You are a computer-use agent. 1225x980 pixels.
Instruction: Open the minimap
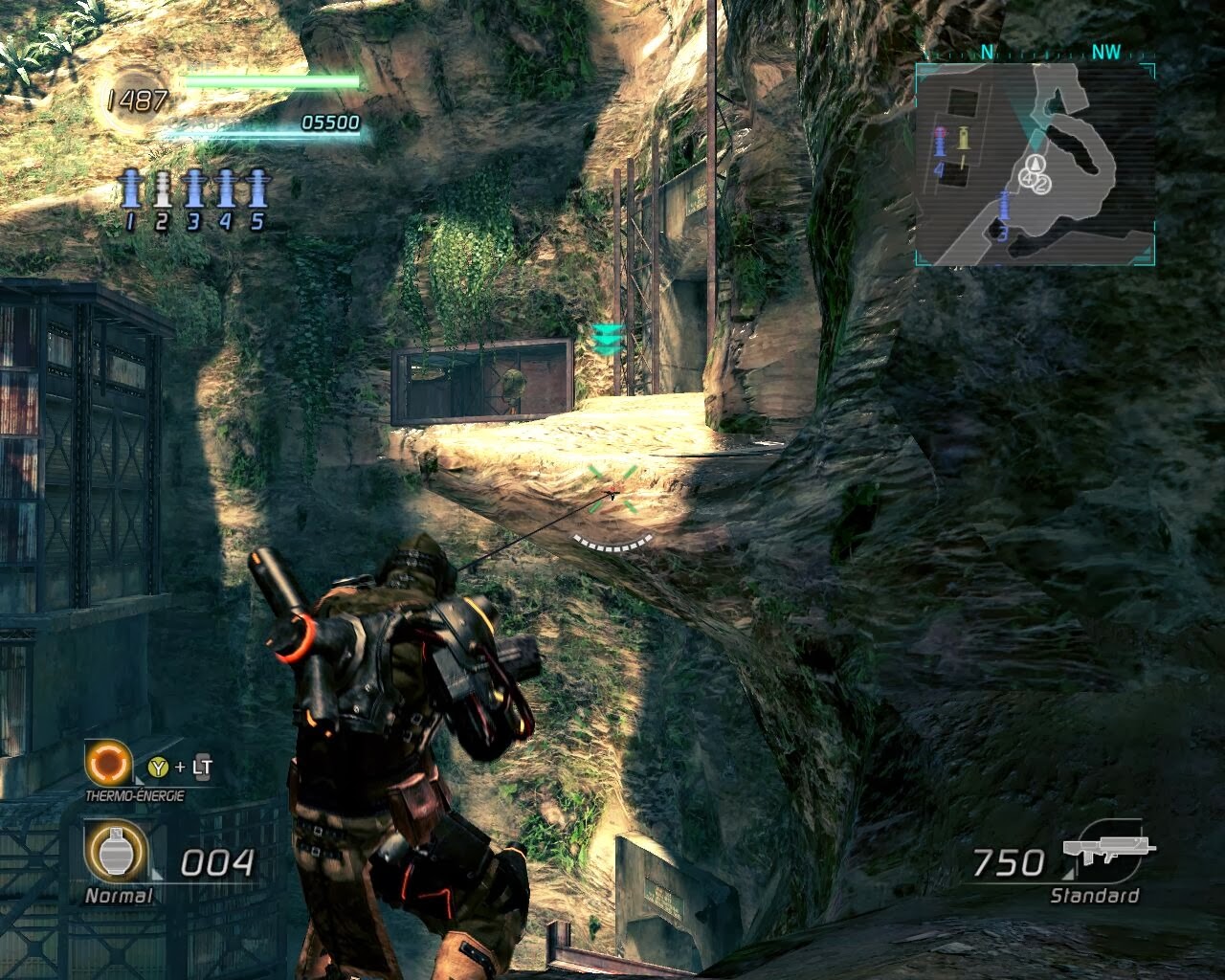pyautogui.click(x=1035, y=164)
